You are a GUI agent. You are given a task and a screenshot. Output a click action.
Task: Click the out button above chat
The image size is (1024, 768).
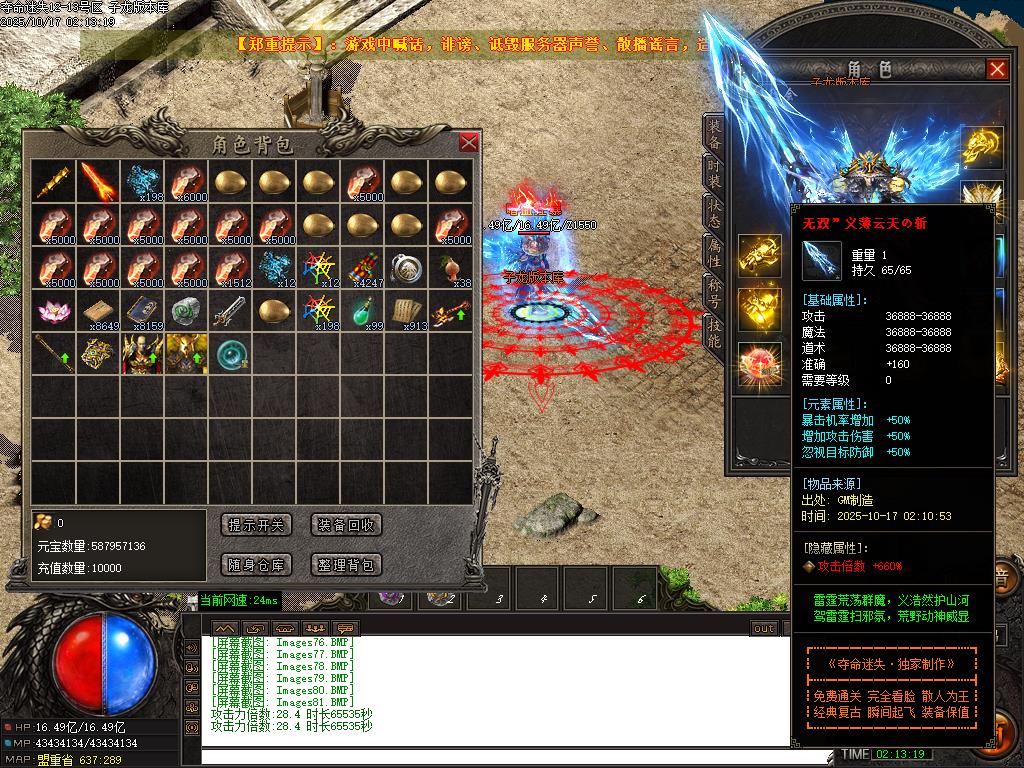click(764, 628)
